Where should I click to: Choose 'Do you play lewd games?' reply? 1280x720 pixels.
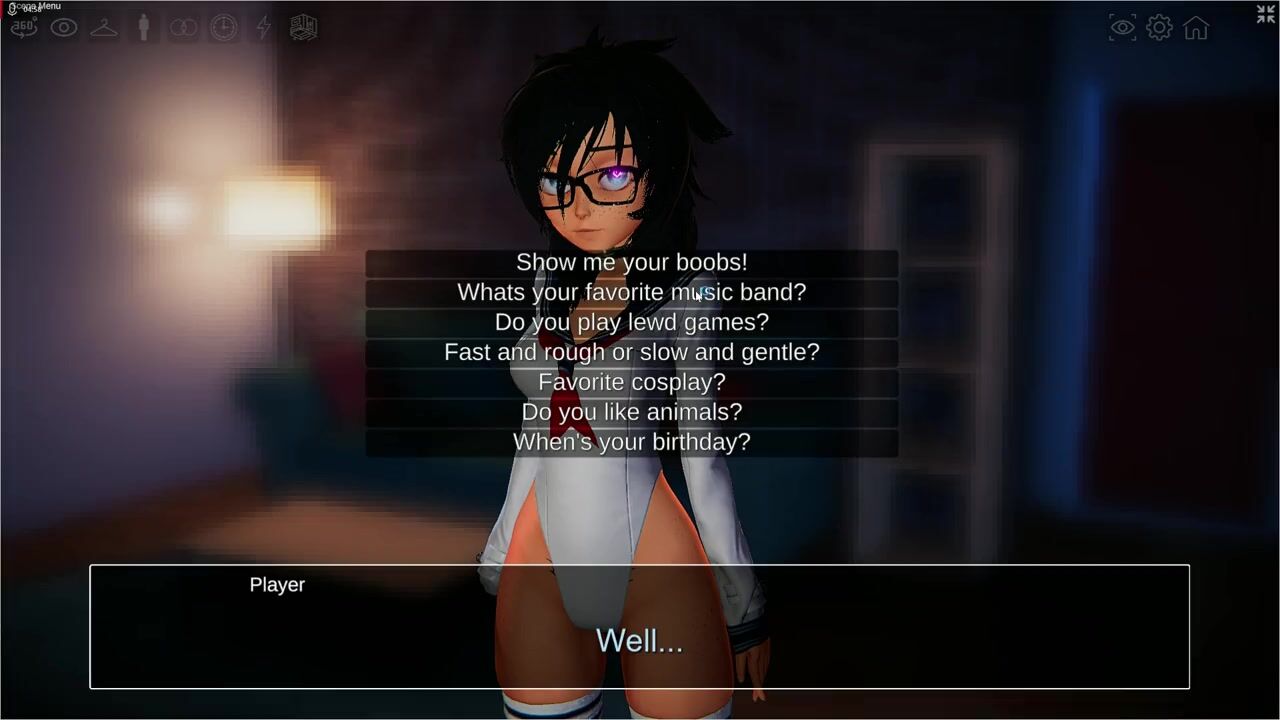pyautogui.click(x=631, y=323)
